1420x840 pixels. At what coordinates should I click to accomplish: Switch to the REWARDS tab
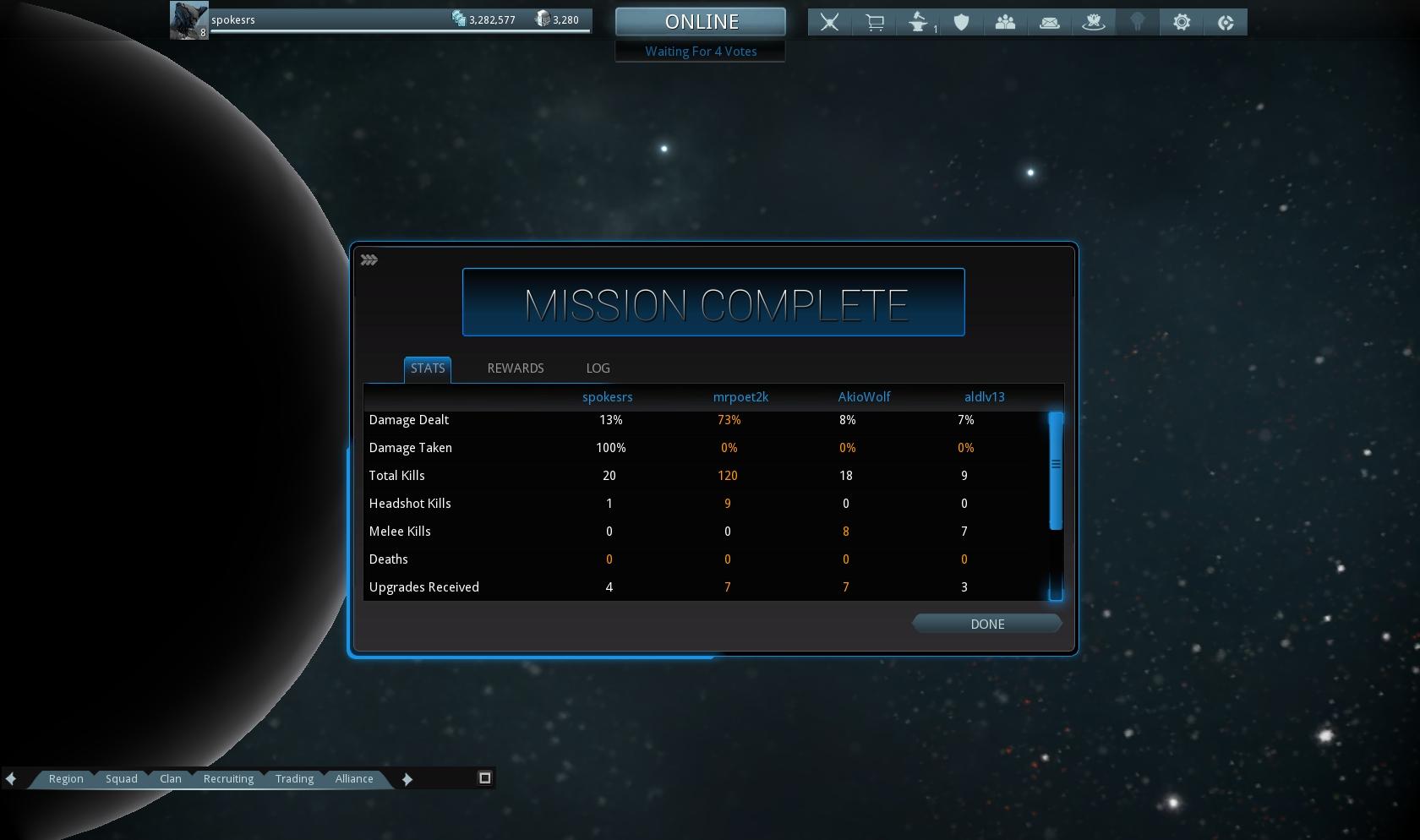click(x=515, y=368)
